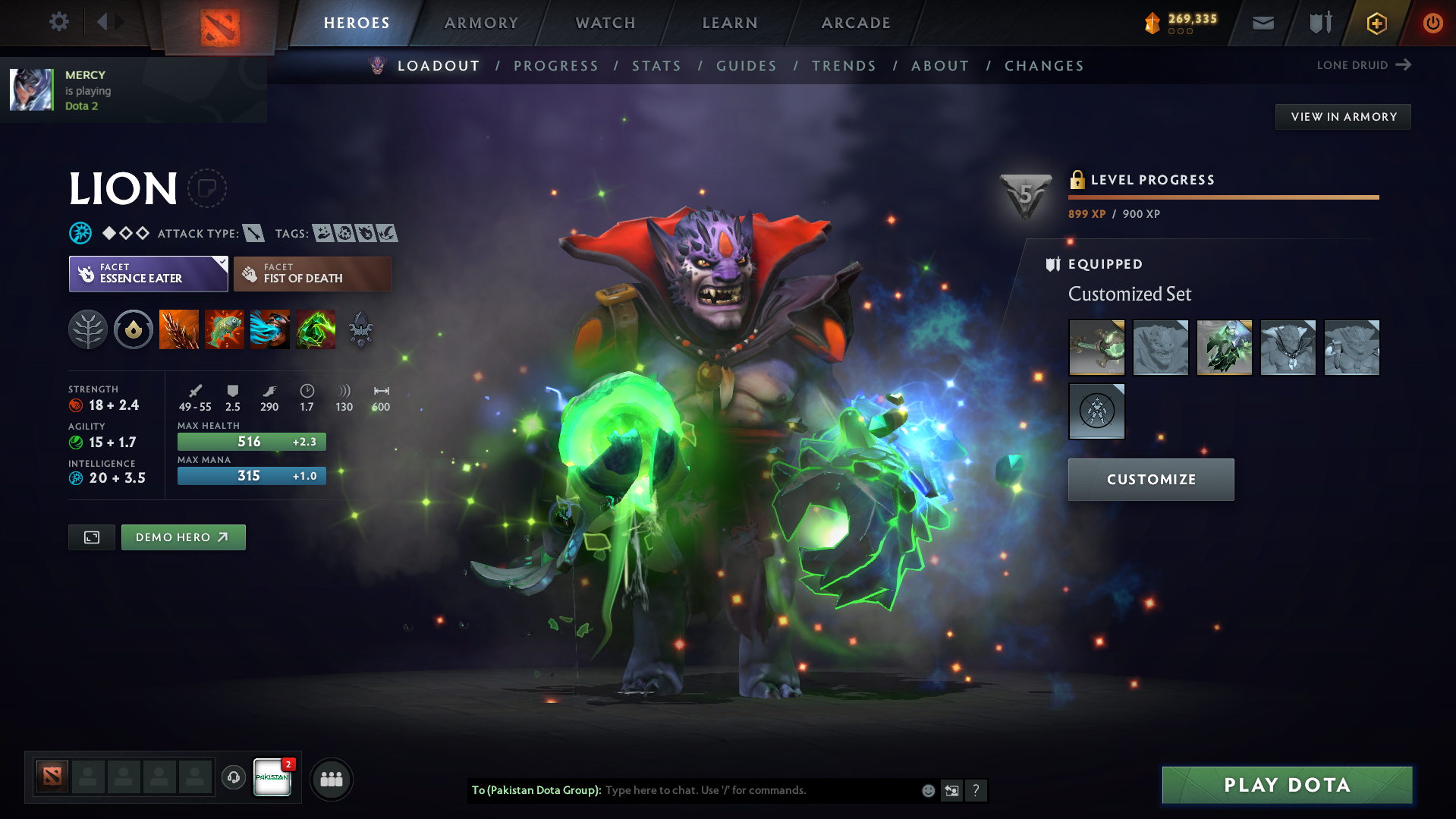Select the Fist of Death facet

(312, 273)
